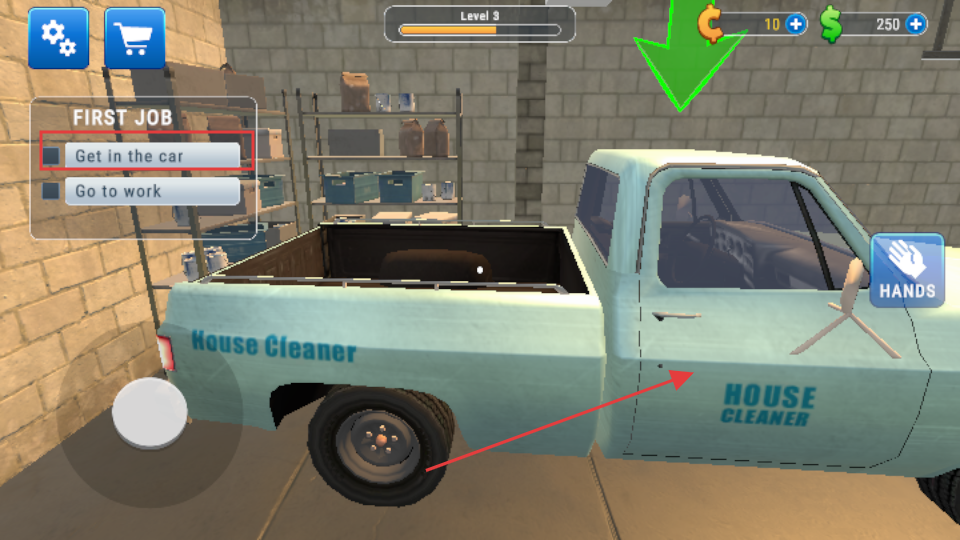Tap the HANDS tool button

[x=907, y=270]
